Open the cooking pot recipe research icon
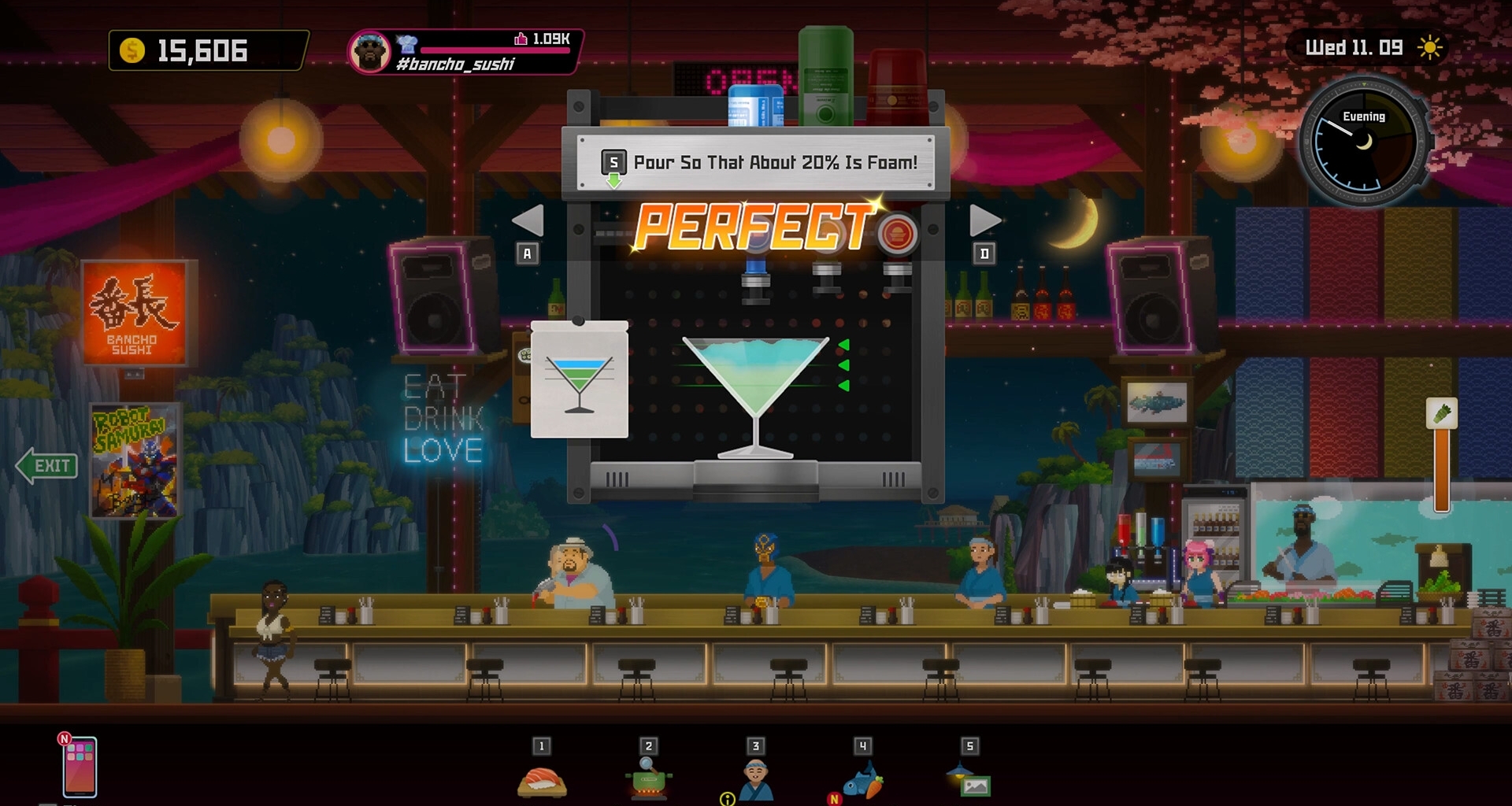The width and height of the screenshot is (1512, 806). click(649, 780)
